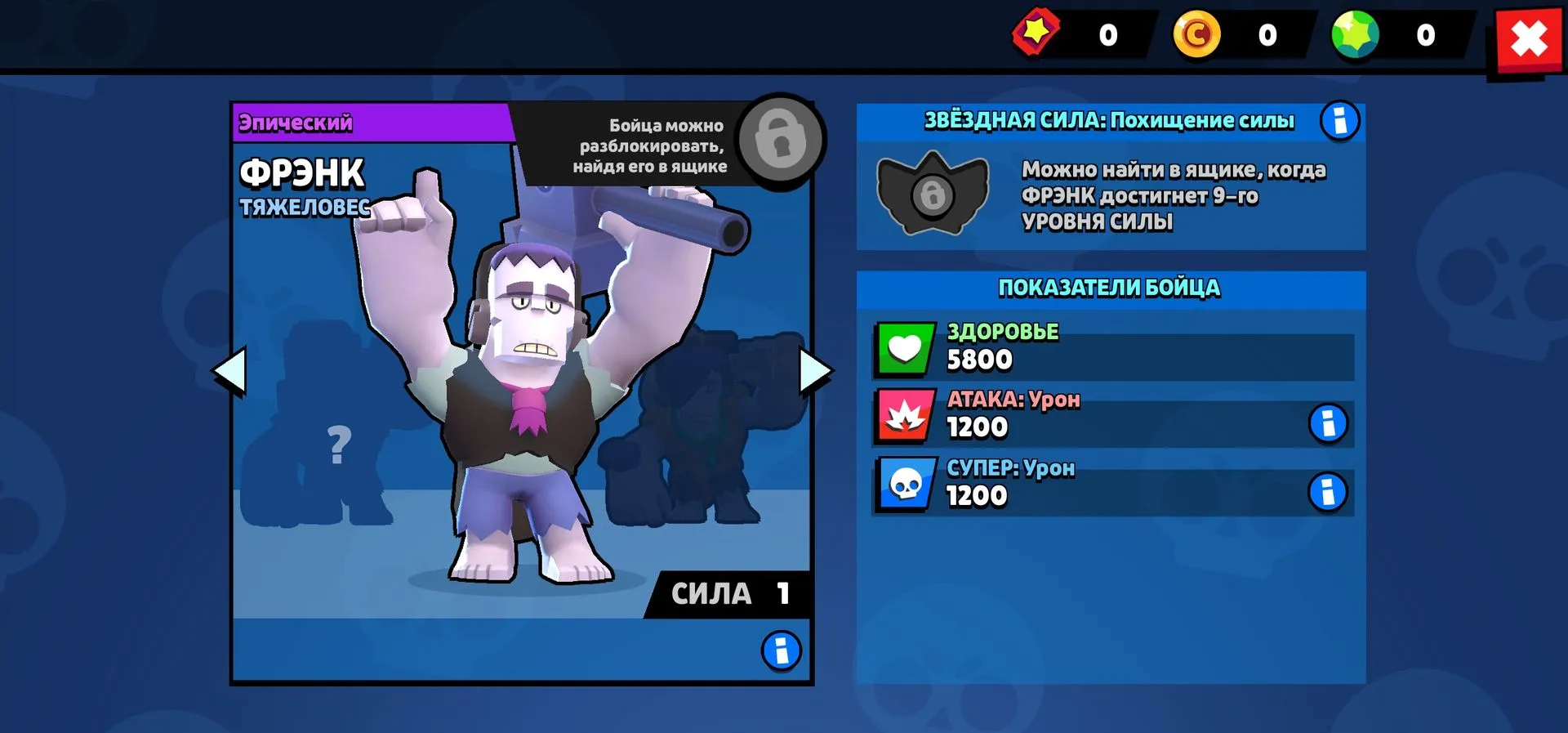Tap the grey padlock unlock icon
This screenshot has width=1568, height=733.
point(780,141)
